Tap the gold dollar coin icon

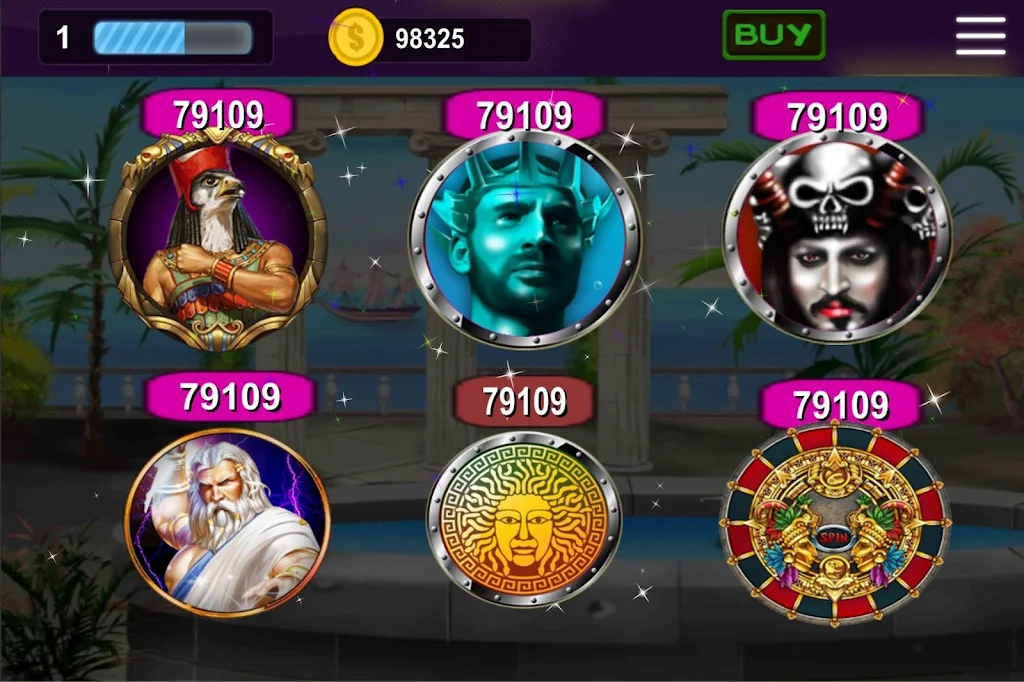click(x=356, y=39)
